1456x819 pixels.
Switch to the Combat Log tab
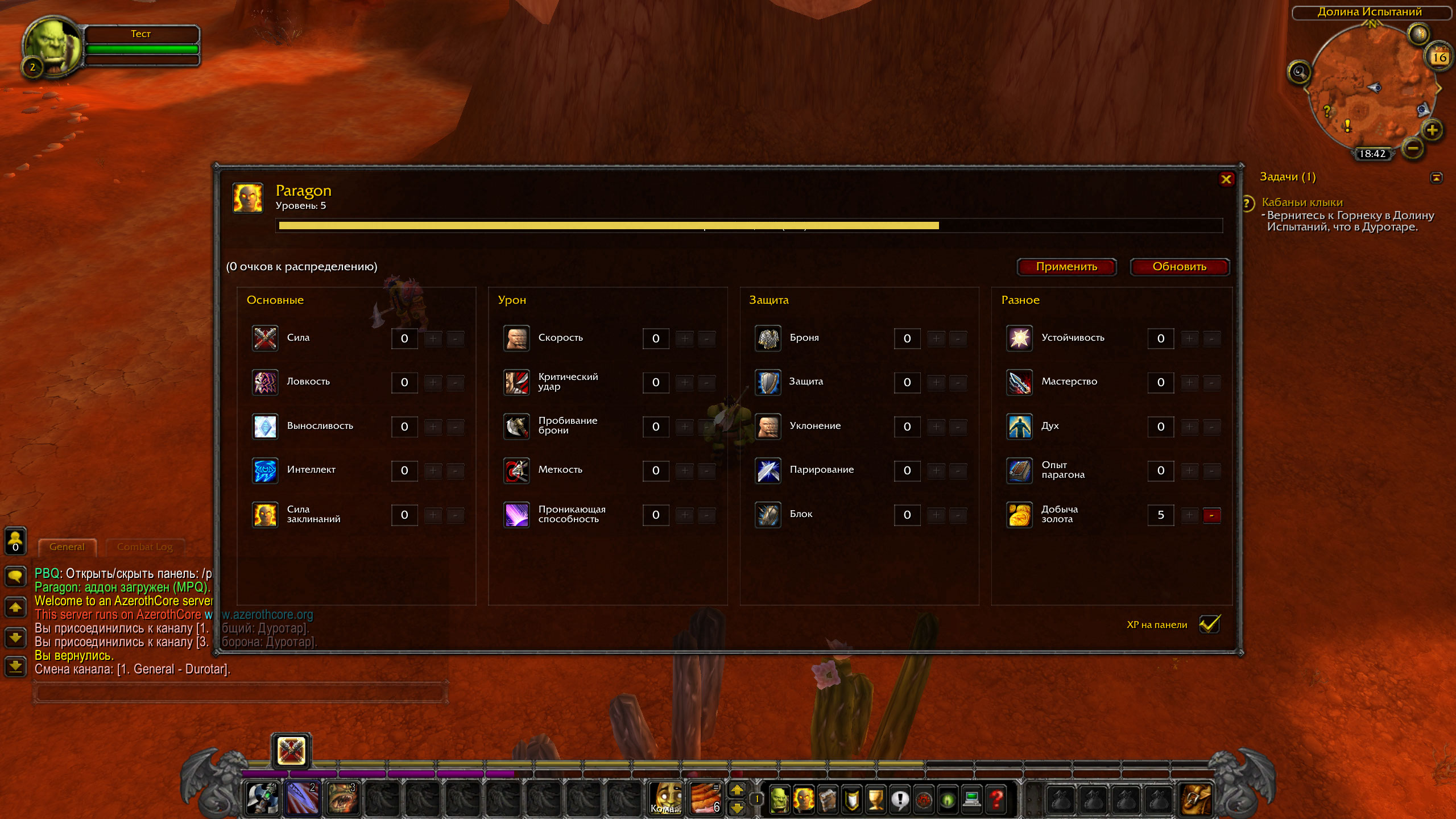tap(144, 547)
